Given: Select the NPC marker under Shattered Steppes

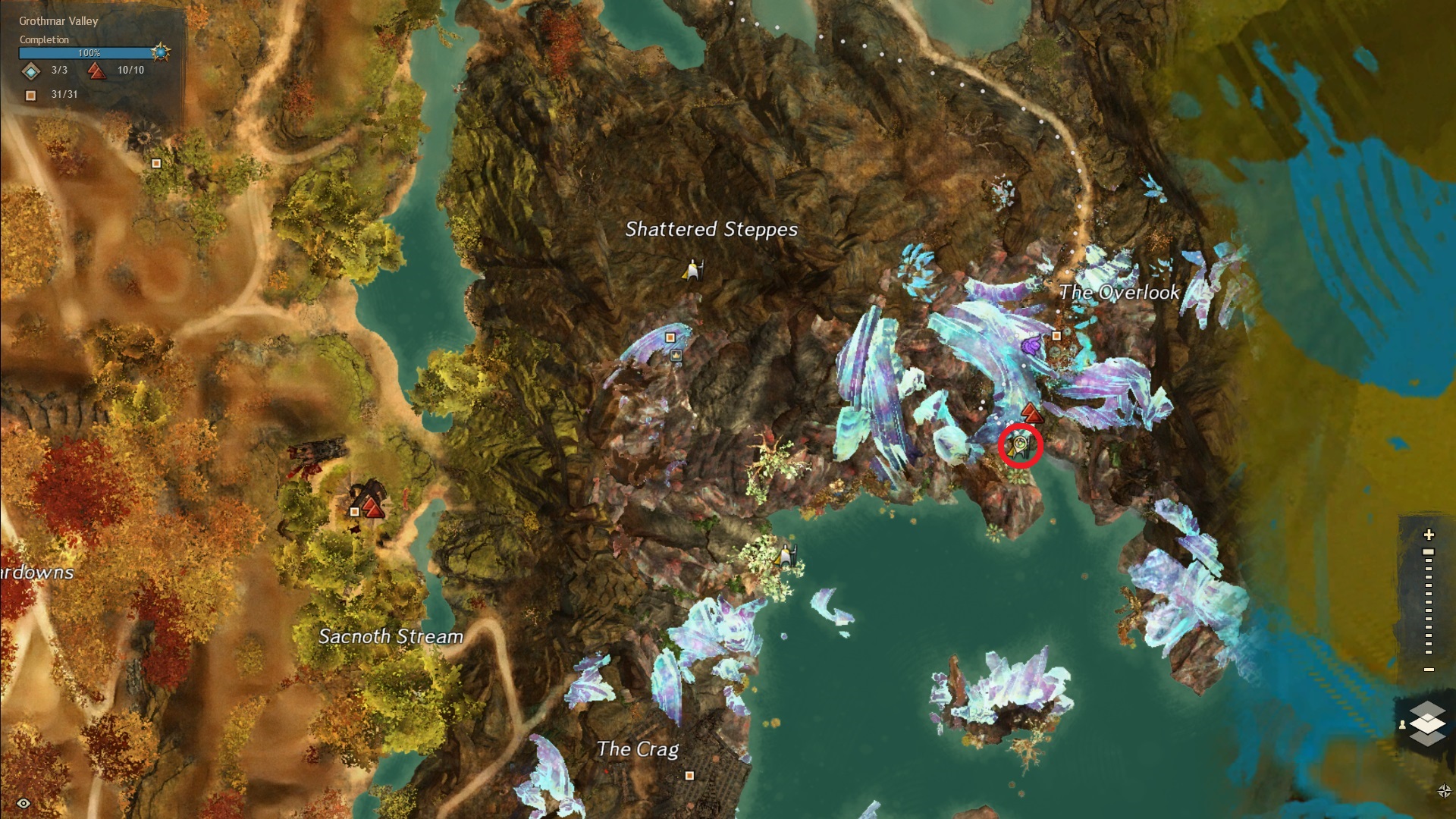Looking at the screenshot, I should point(692,269).
